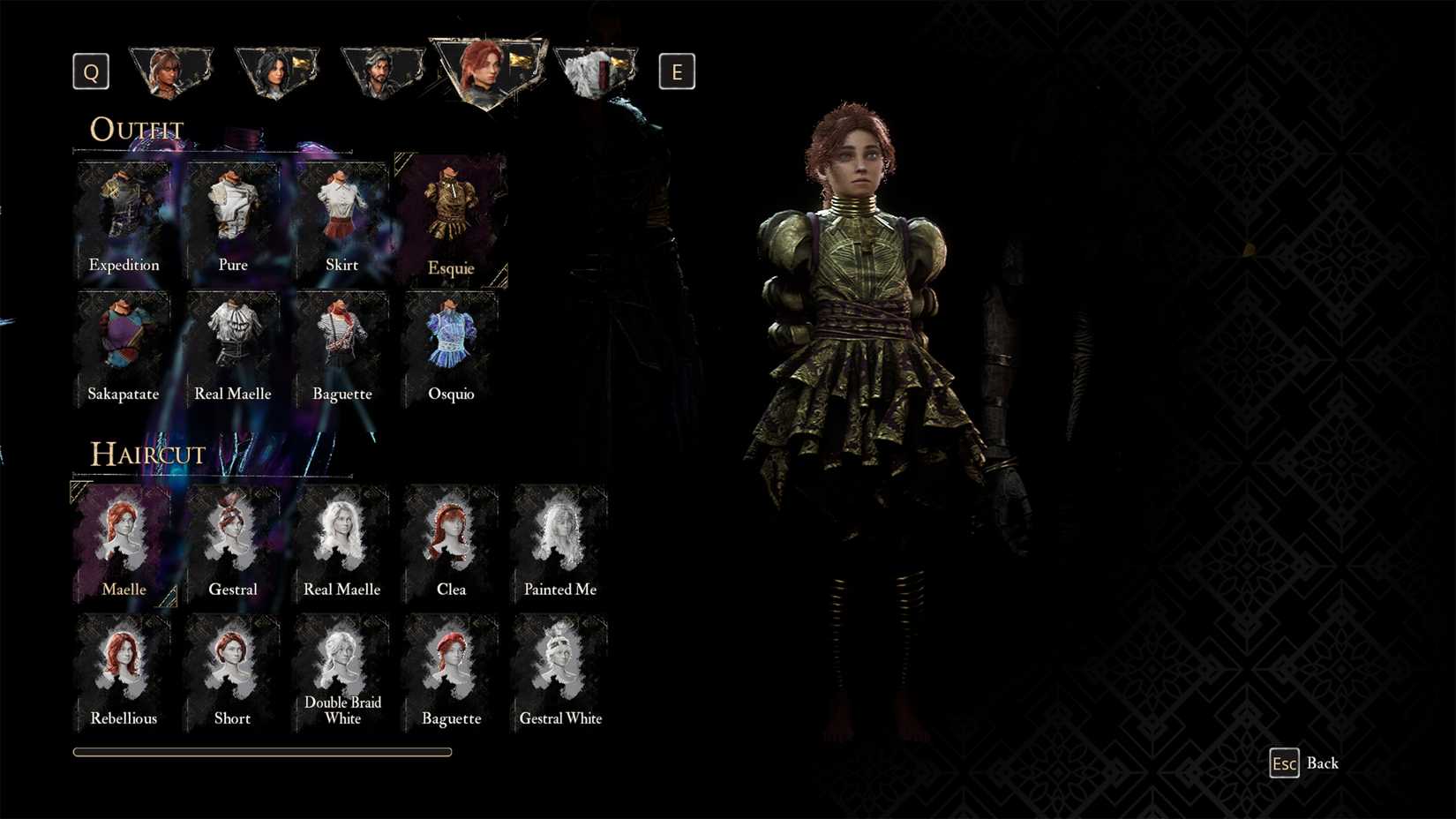The width and height of the screenshot is (1456, 819).
Task: Equip the Baguette outfit
Action: pyautogui.click(x=341, y=344)
